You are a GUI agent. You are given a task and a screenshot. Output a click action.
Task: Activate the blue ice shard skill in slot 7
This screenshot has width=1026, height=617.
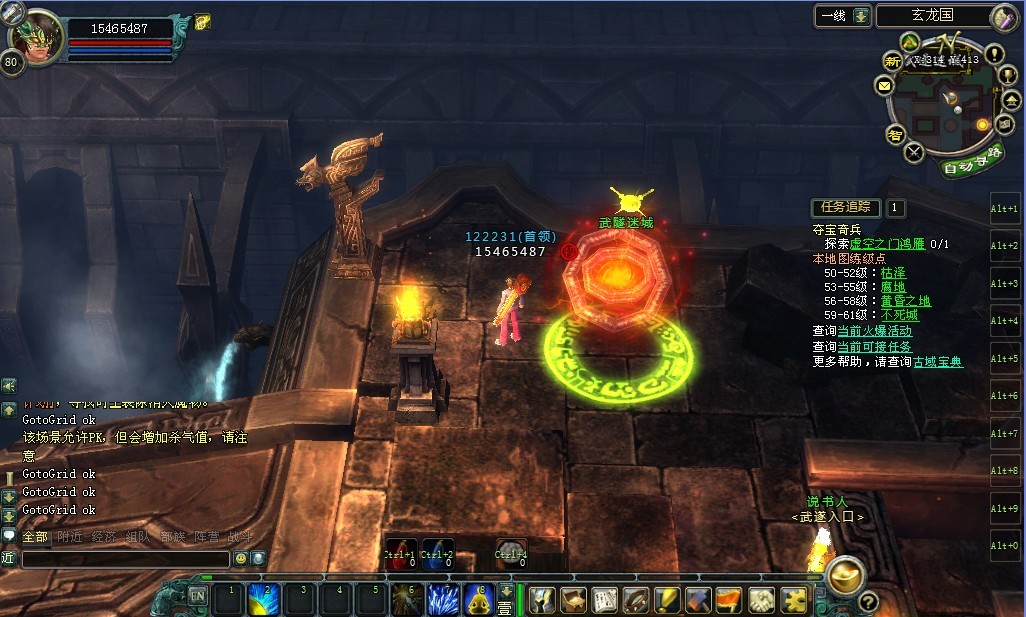click(x=443, y=599)
